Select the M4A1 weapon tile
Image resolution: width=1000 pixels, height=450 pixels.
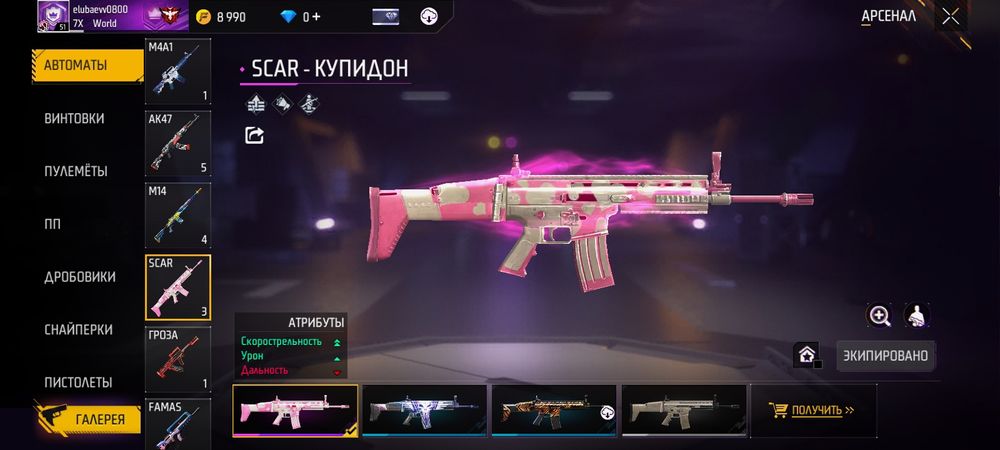pos(178,72)
